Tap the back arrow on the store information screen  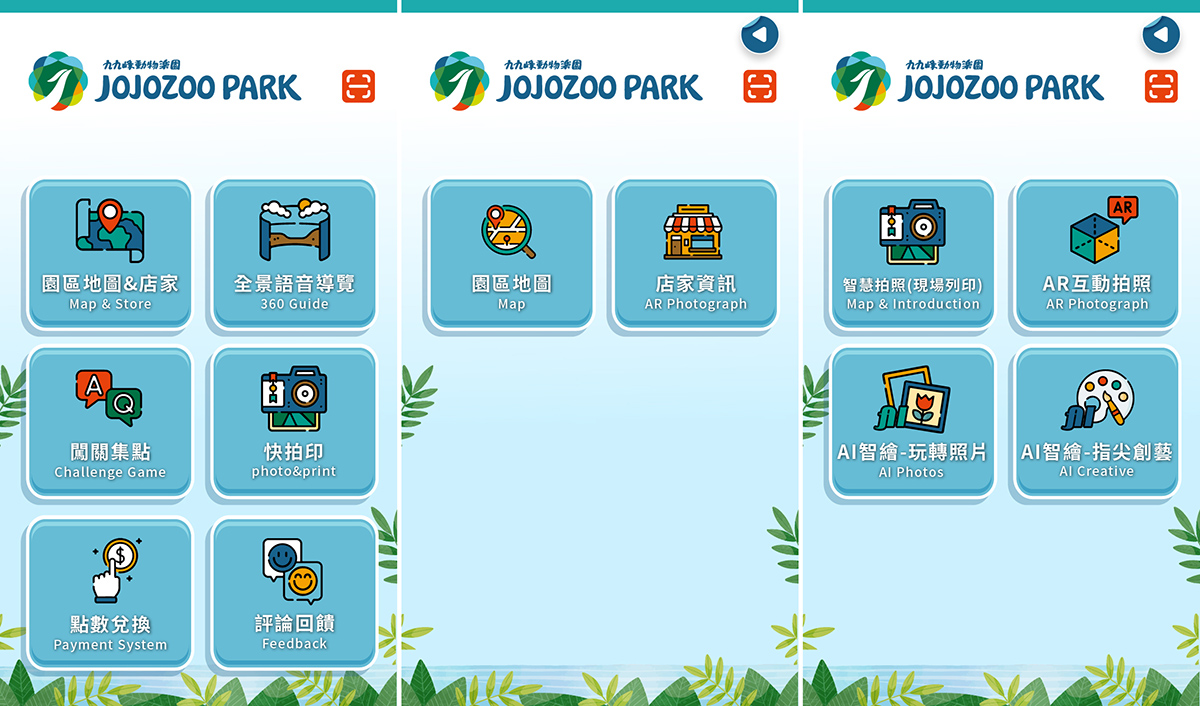[759, 36]
